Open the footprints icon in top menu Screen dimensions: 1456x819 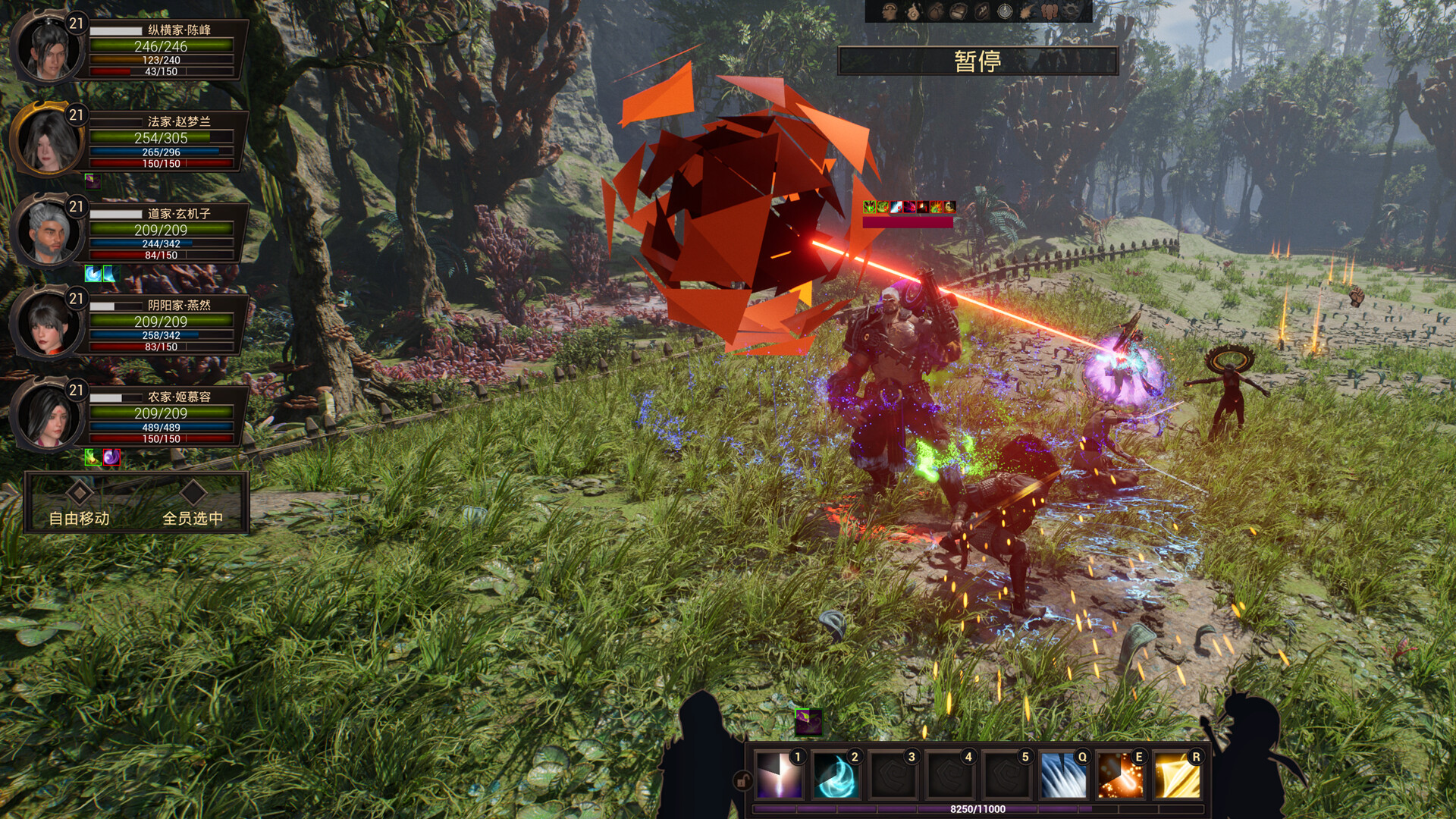1050,11
